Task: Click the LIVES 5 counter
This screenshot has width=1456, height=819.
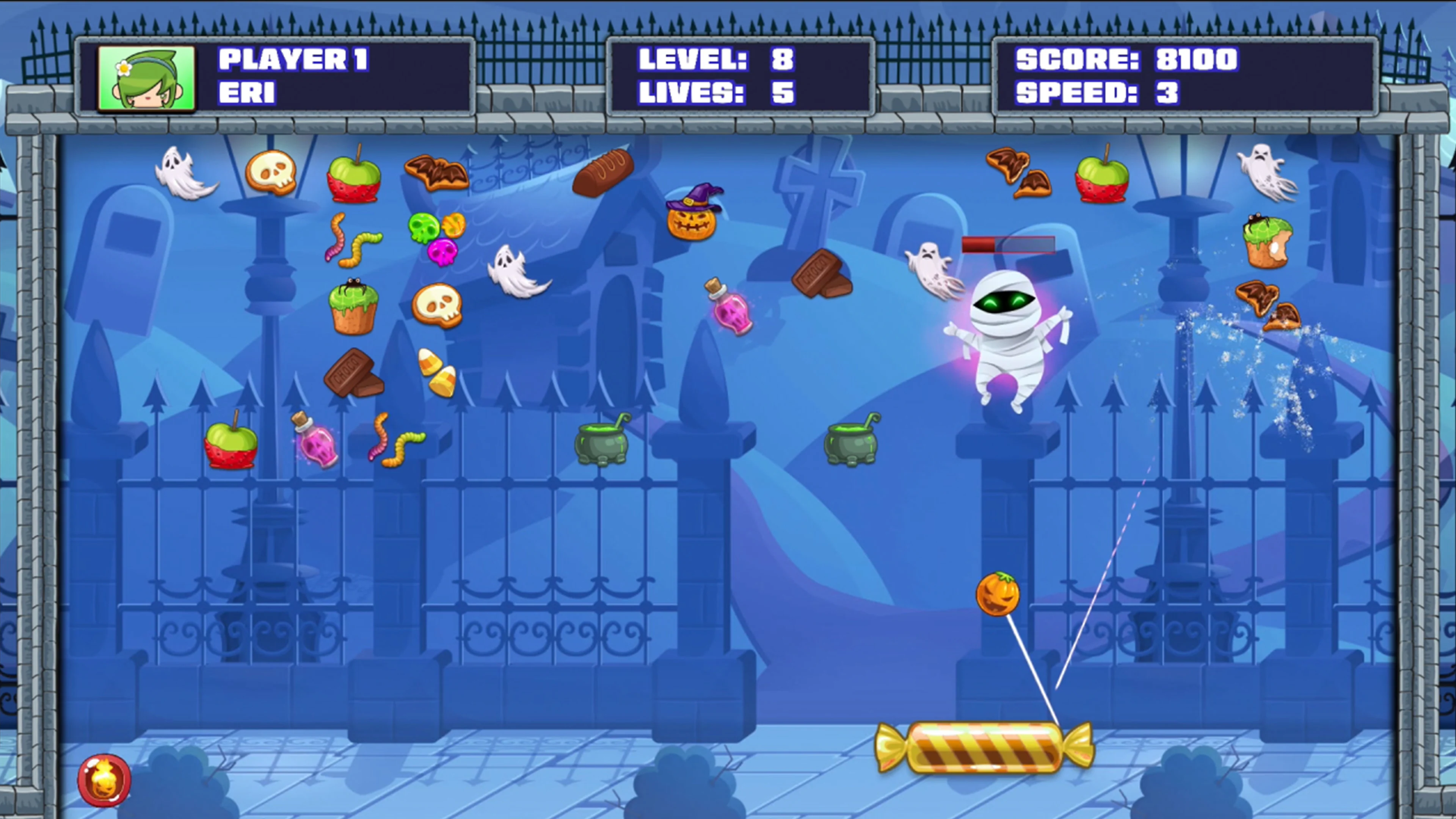Action: pyautogui.click(x=715, y=93)
